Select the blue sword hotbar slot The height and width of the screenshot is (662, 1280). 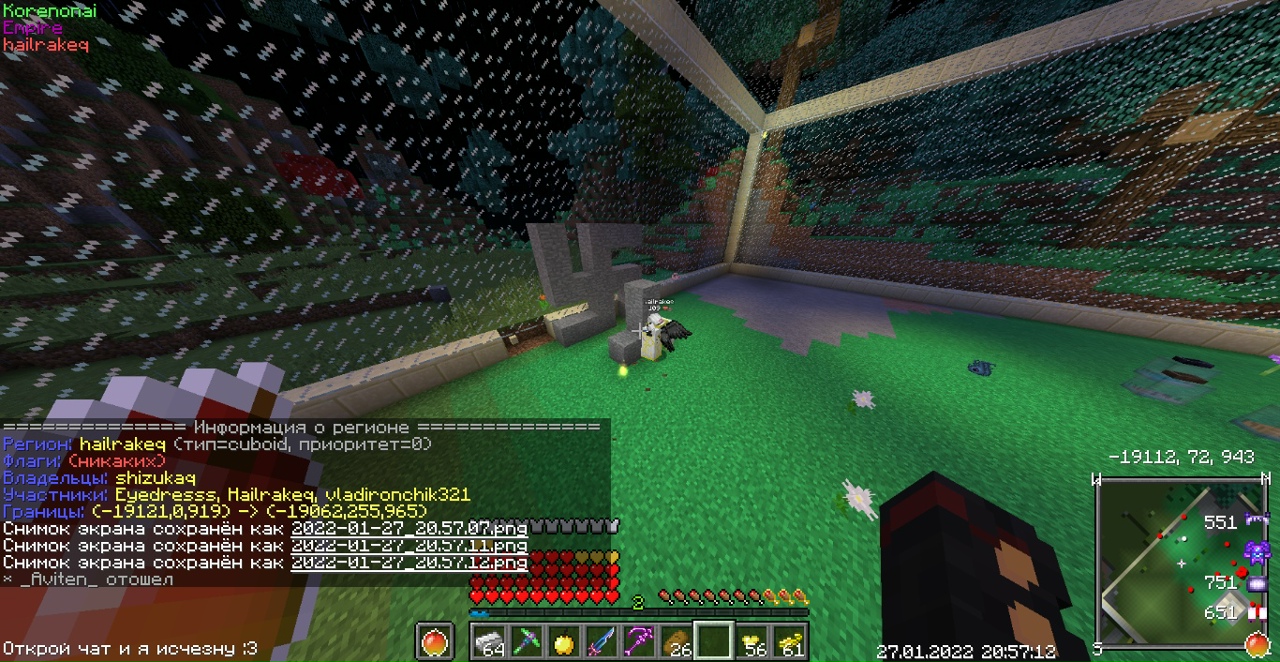(601, 642)
